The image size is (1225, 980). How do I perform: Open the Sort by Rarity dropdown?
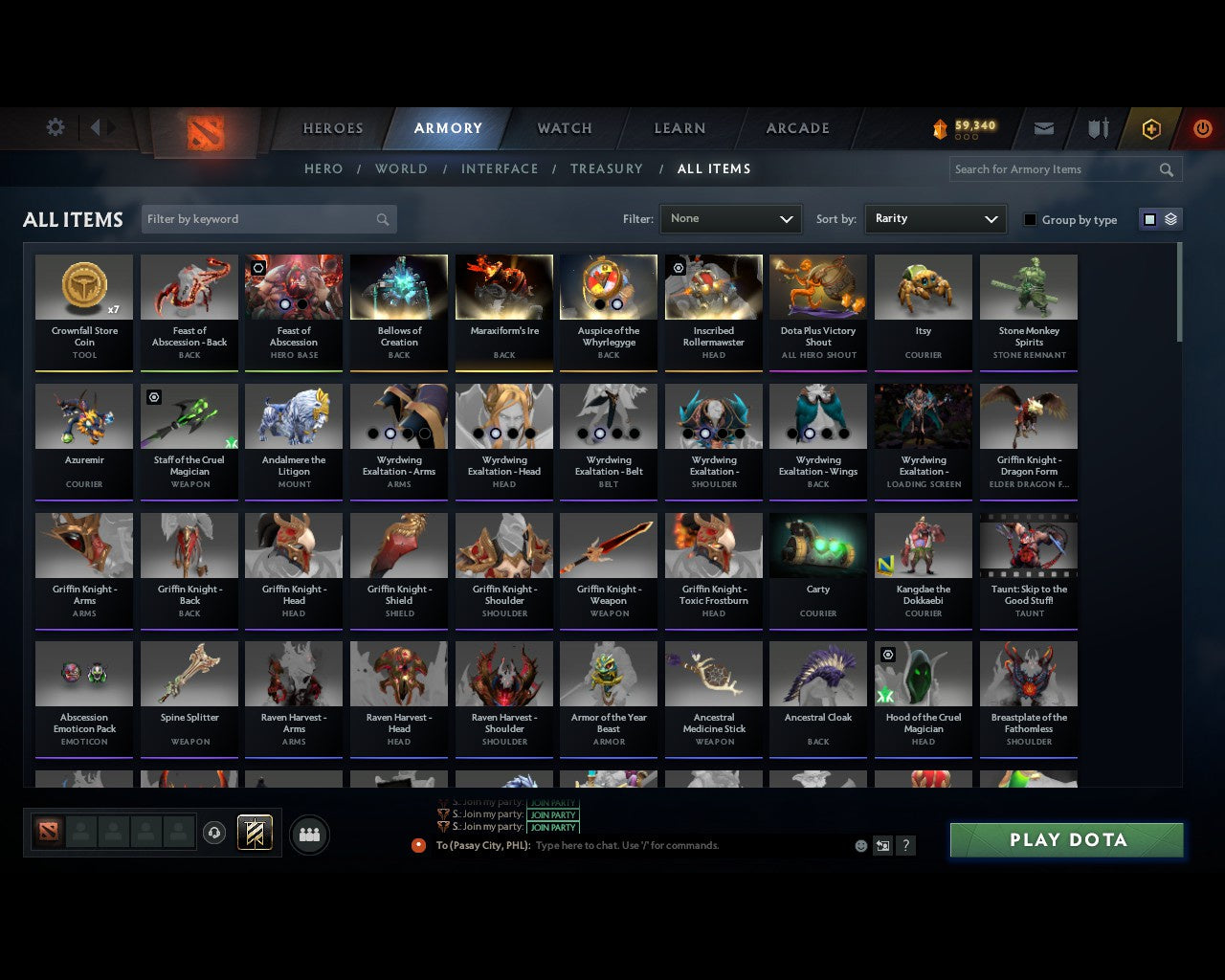[x=935, y=219]
